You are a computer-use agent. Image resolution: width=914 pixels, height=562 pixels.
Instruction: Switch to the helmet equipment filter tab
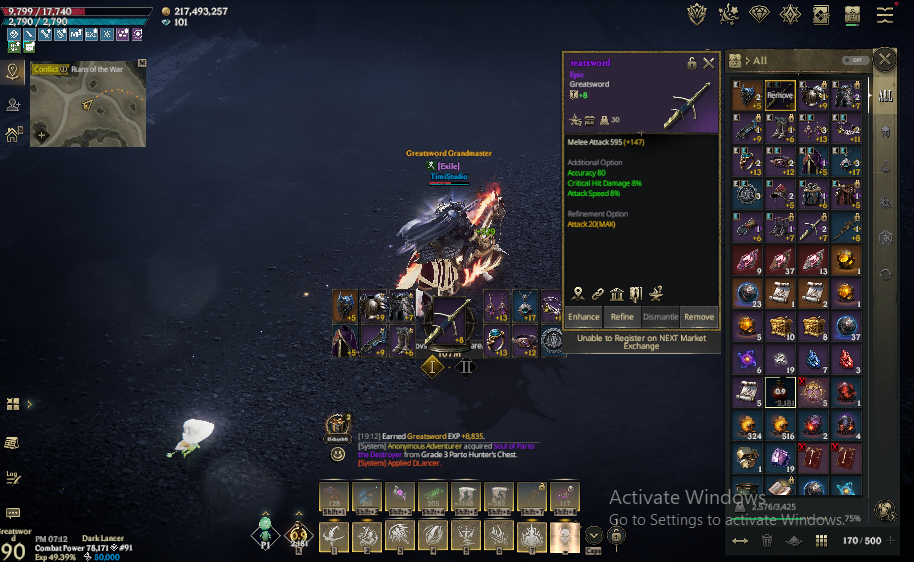tap(885, 132)
